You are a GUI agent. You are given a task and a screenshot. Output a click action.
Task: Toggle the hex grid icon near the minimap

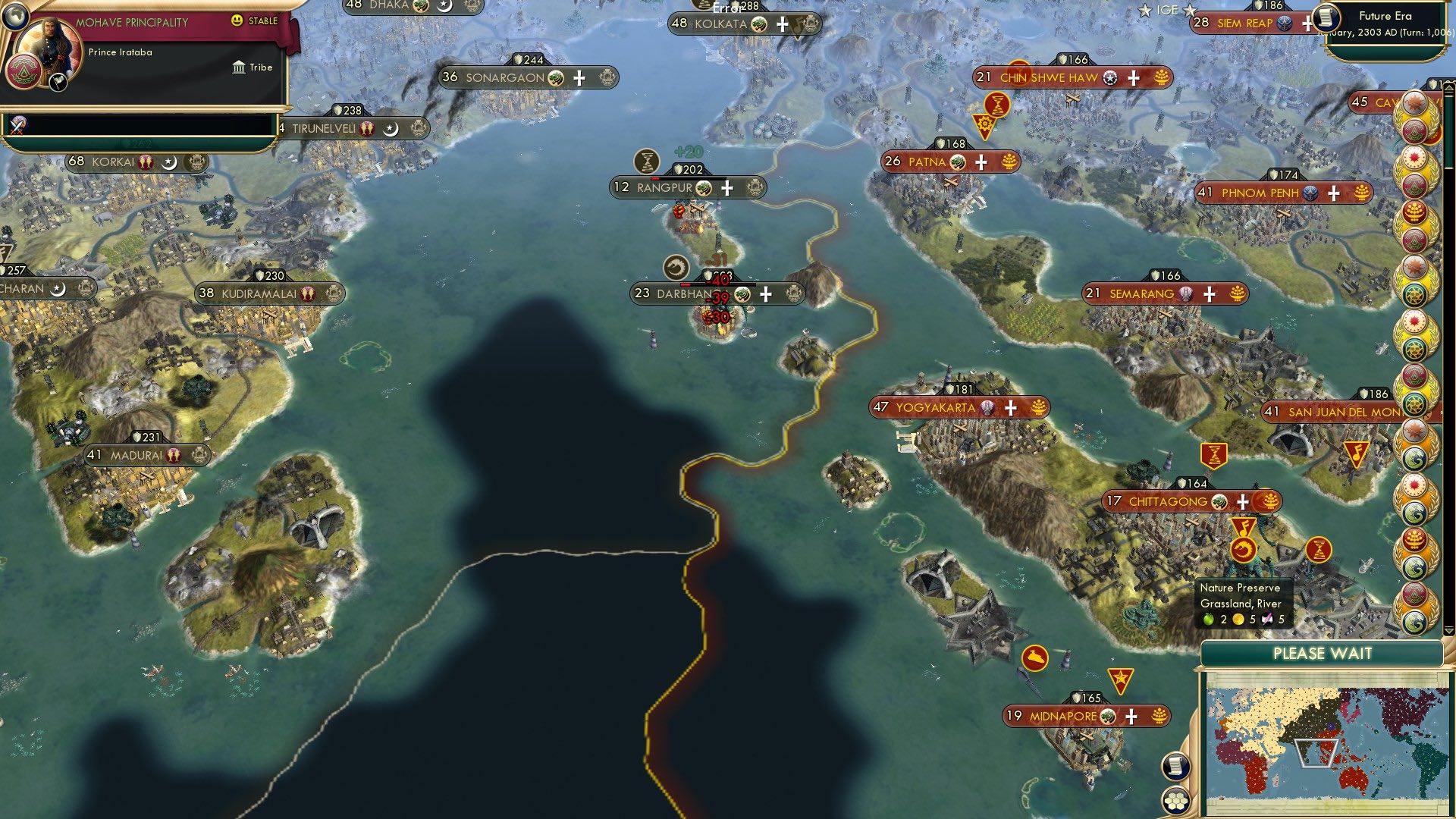[x=1176, y=802]
